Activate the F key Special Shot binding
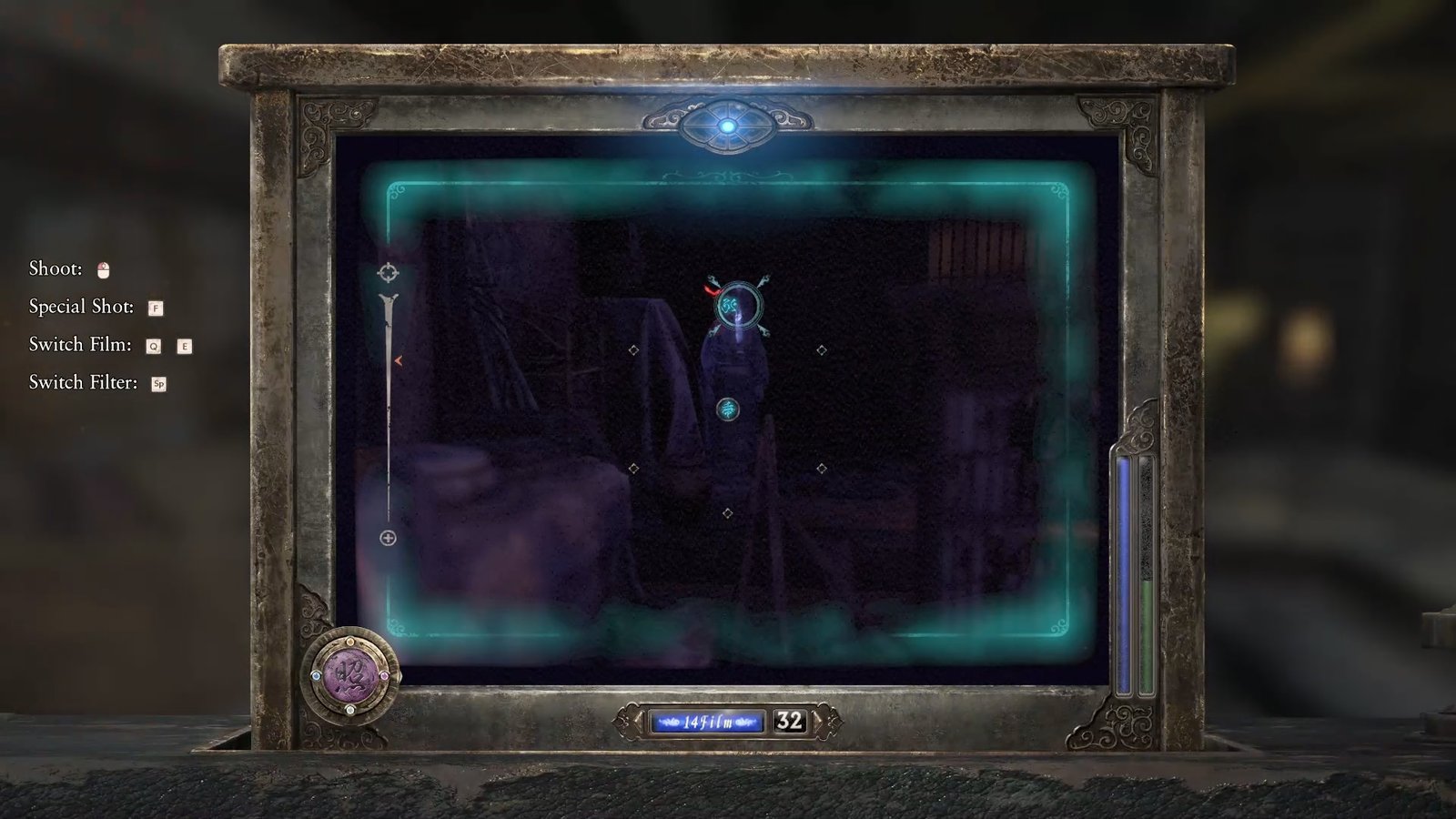The width and height of the screenshot is (1456, 819). pyautogui.click(x=157, y=308)
